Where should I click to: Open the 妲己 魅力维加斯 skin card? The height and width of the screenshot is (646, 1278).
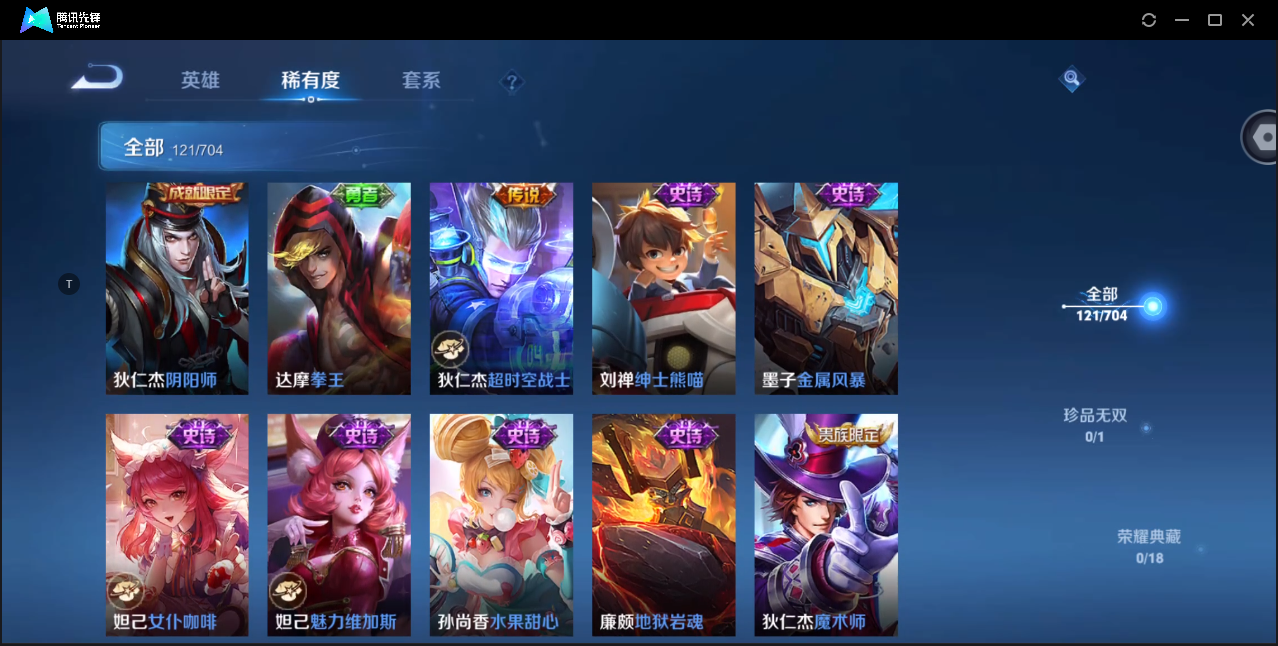tap(339, 525)
